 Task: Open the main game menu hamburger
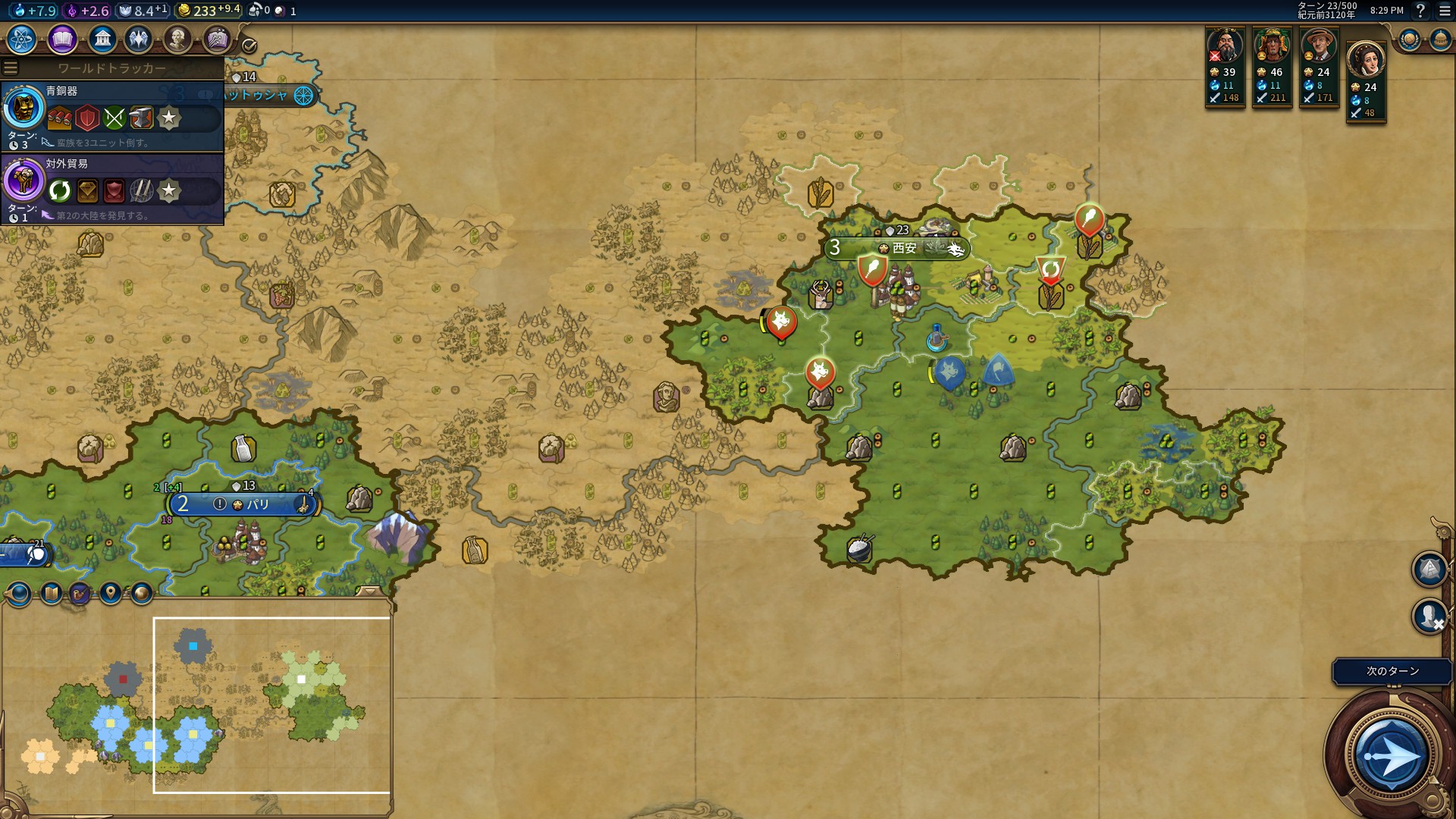click(1445, 11)
